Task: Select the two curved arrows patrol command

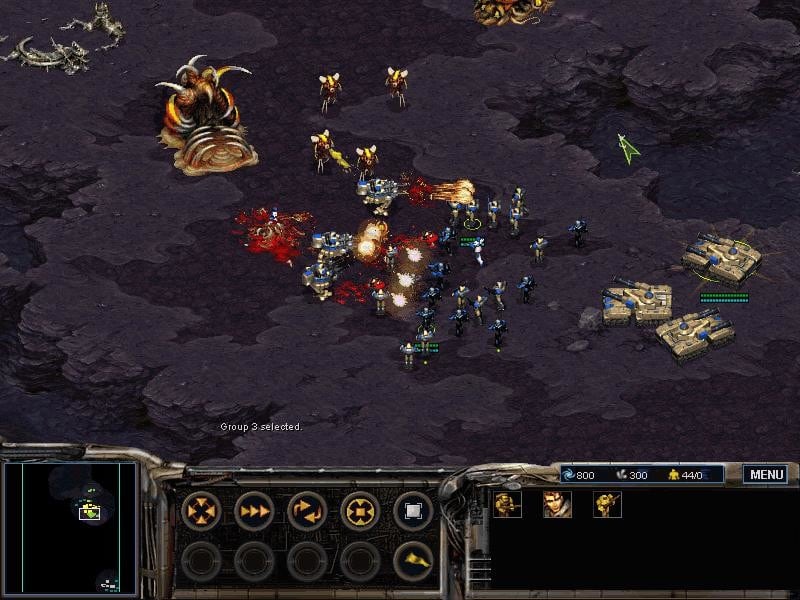Action: coord(307,511)
